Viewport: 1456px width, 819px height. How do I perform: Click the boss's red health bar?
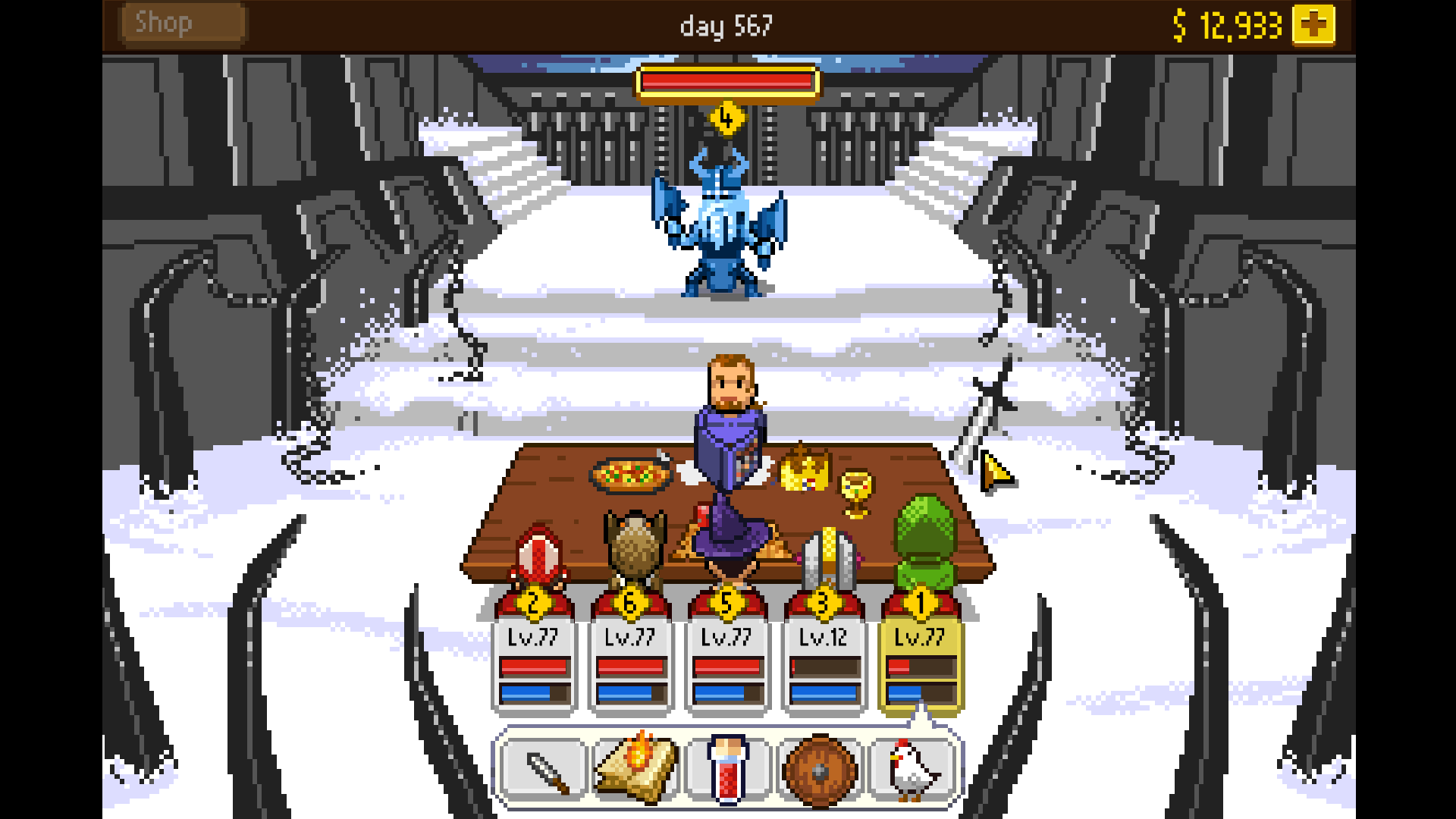(728, 83)
